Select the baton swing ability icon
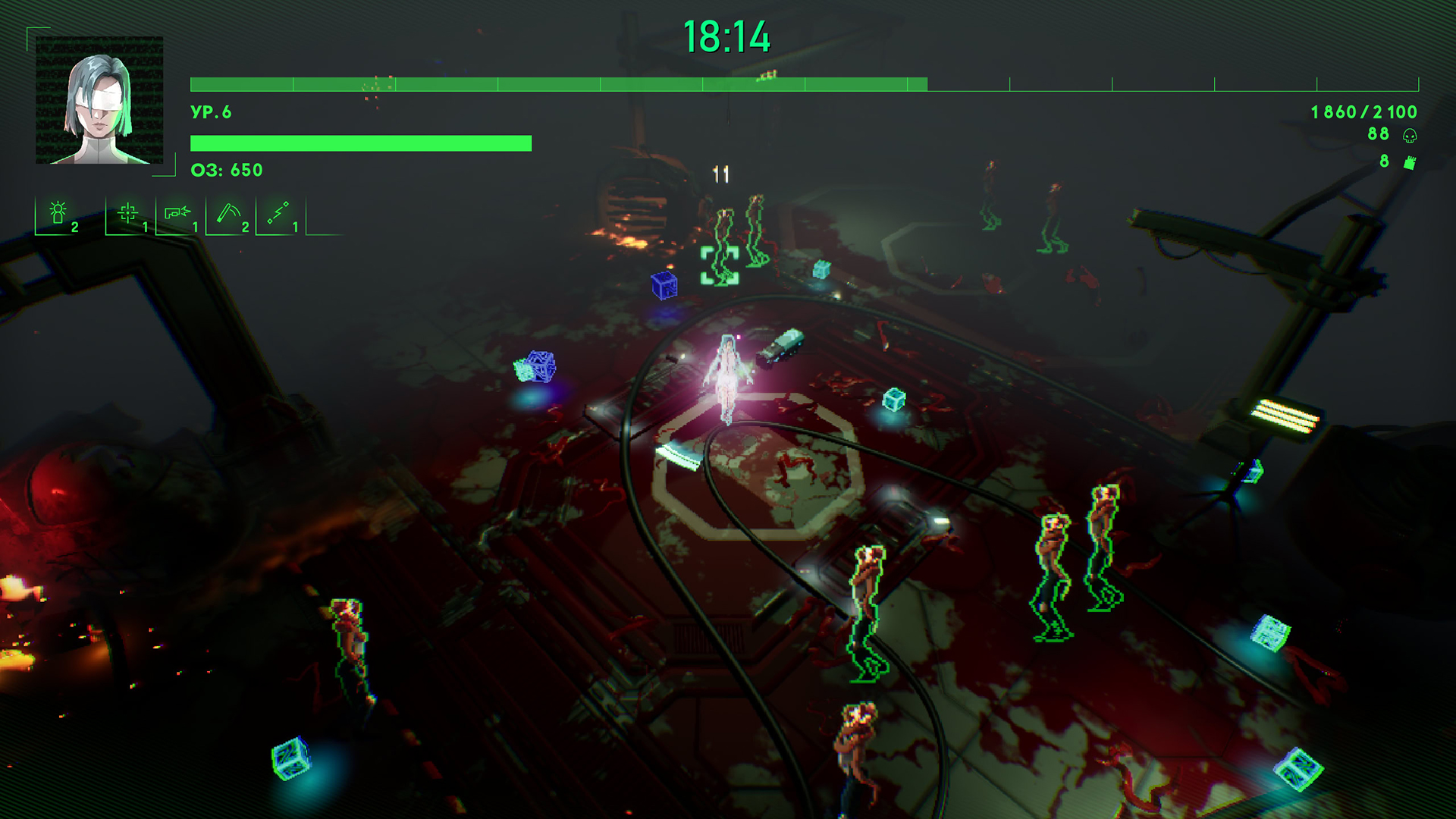This screenshot has width=1456, height=819. point(228,213)
